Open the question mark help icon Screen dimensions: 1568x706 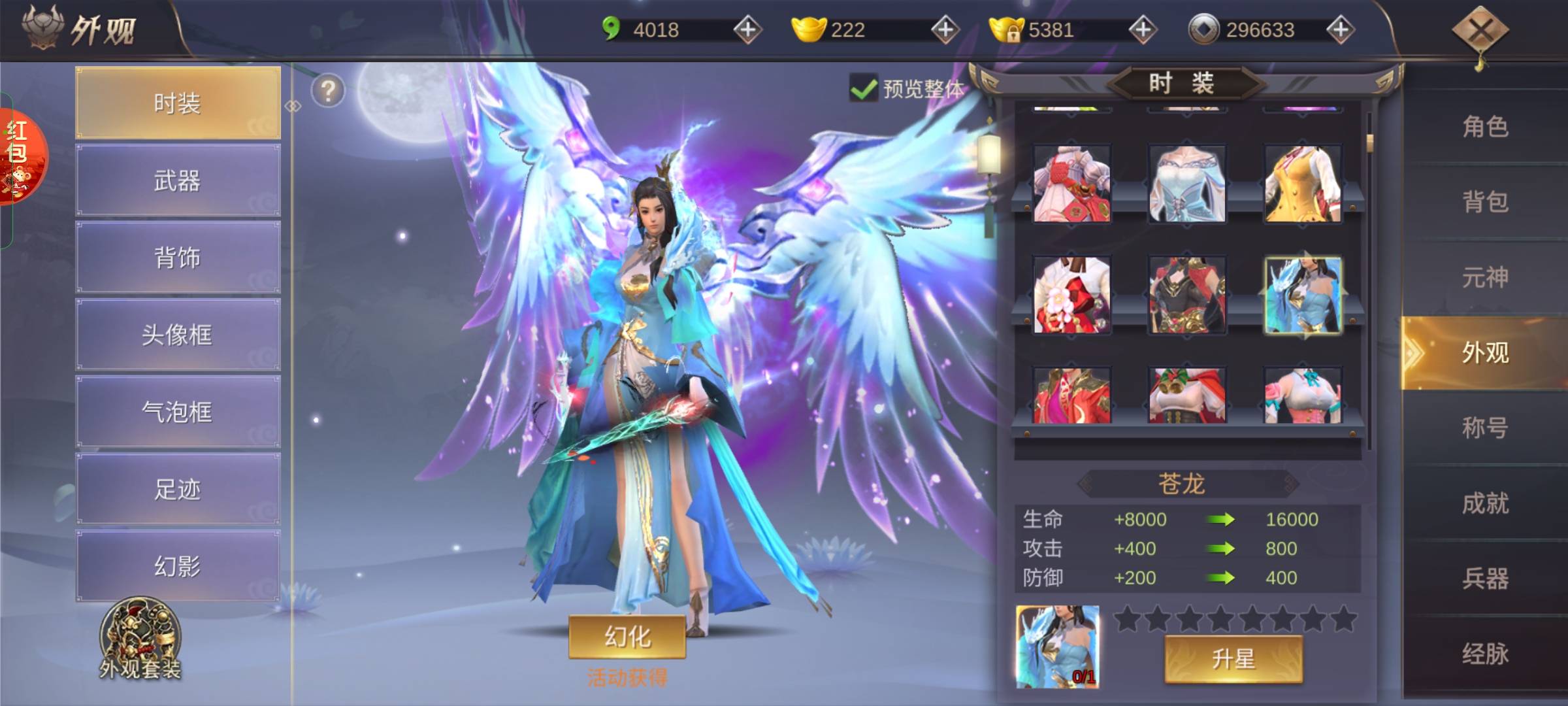point(328,91)
